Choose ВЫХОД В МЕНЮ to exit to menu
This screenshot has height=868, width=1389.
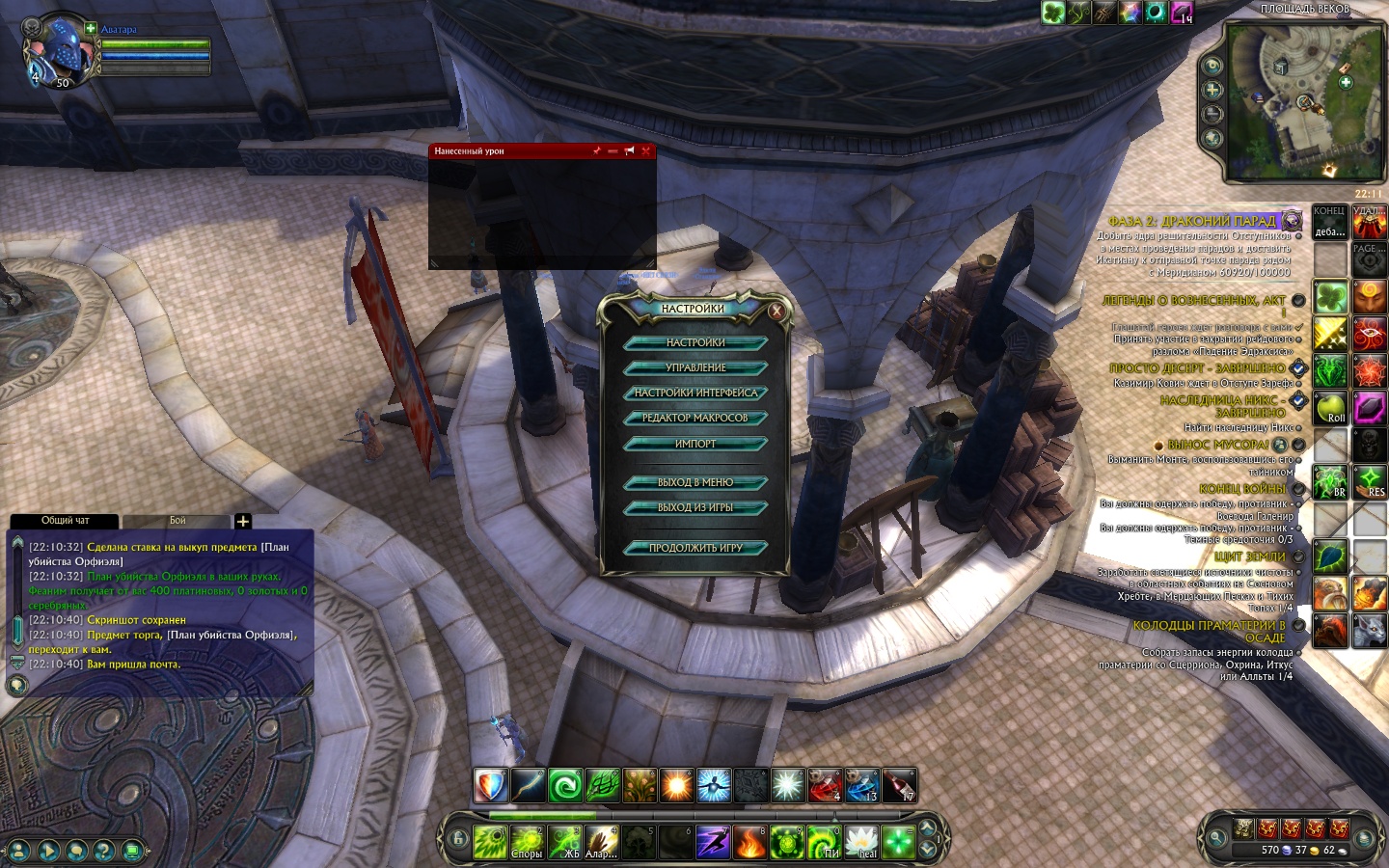[x=694, y=482]
